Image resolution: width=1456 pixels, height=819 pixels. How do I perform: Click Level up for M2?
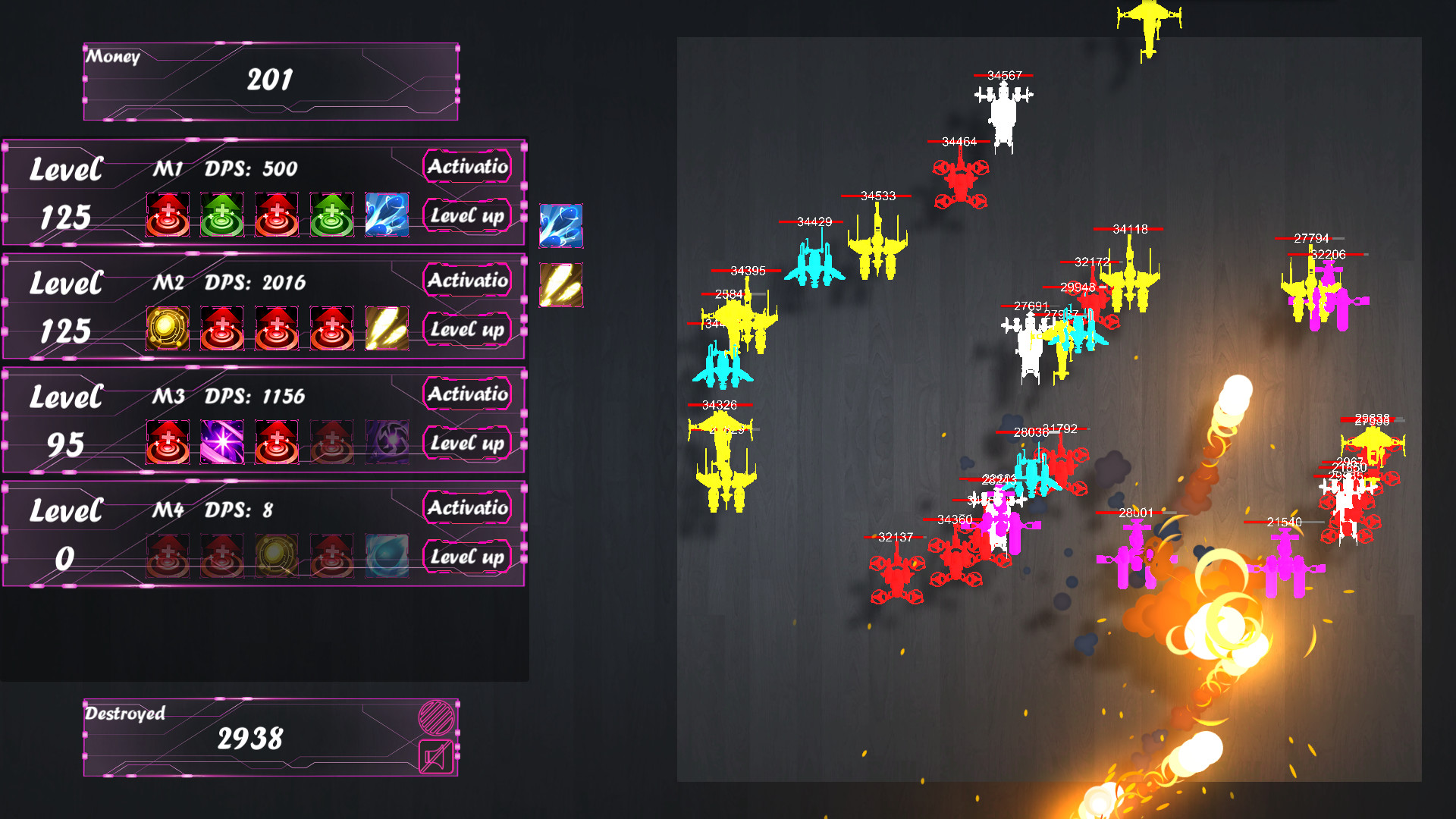click(467, 330)
